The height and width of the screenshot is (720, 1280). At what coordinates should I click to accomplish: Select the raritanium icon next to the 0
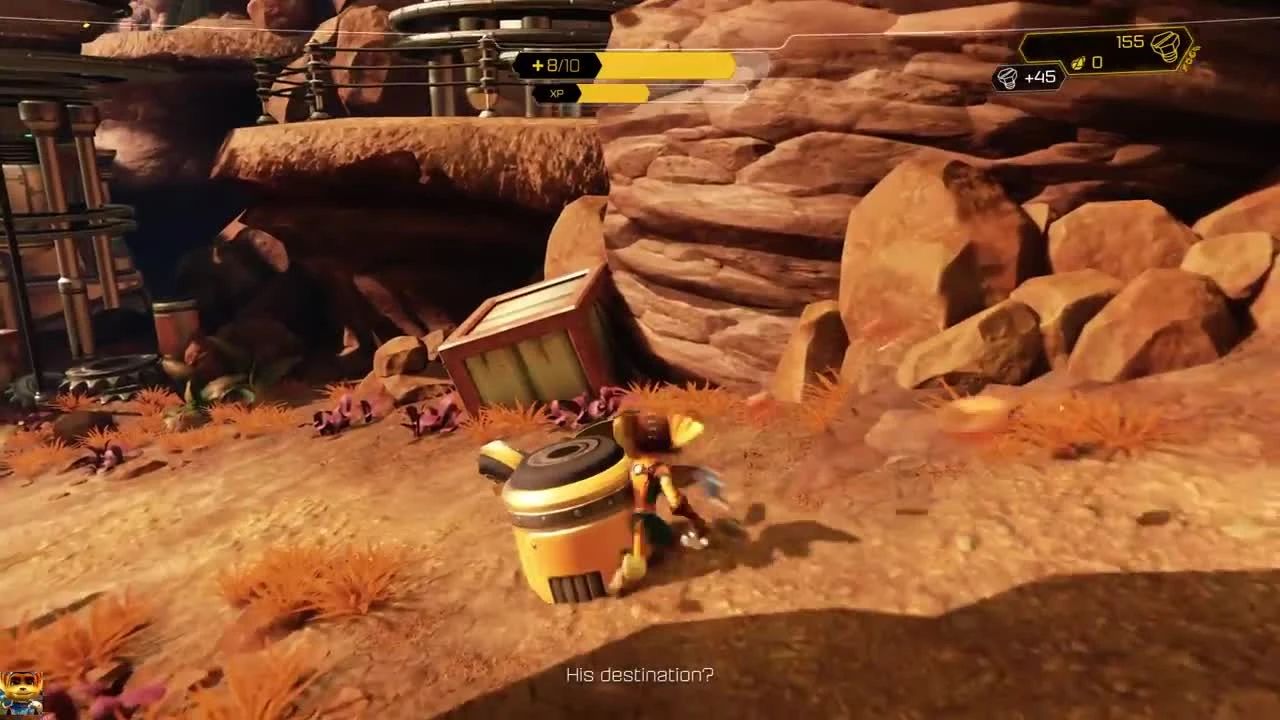click(x=1078, y=62)
